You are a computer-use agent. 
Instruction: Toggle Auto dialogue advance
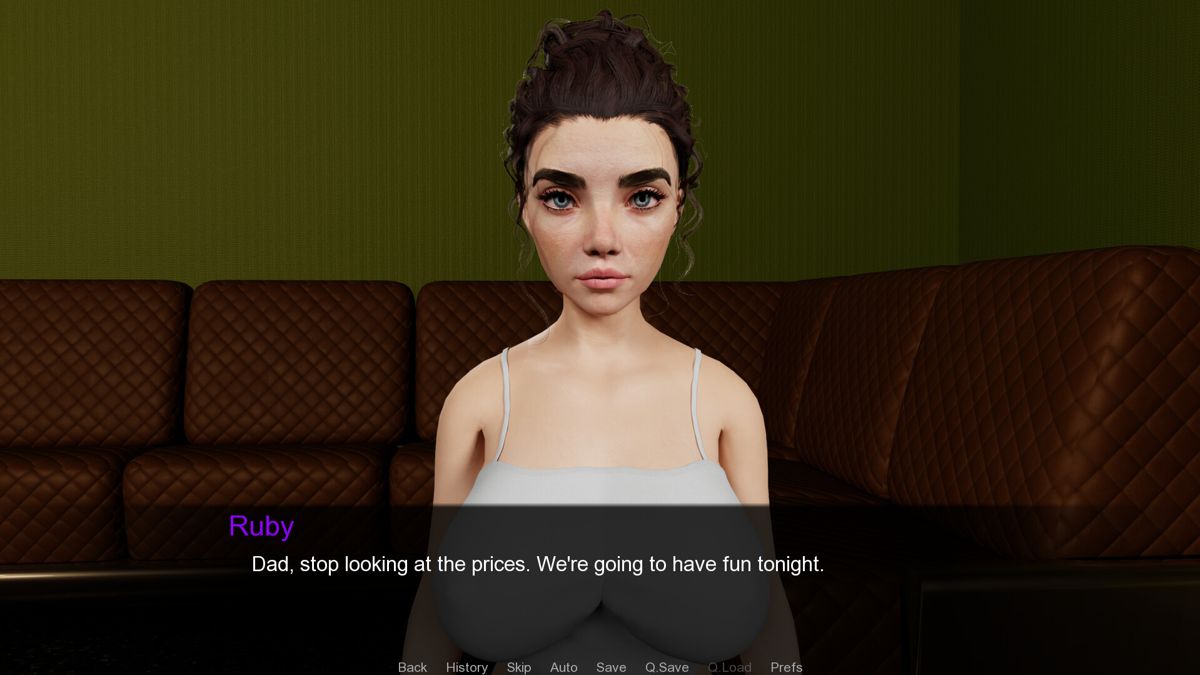(563, 667)
